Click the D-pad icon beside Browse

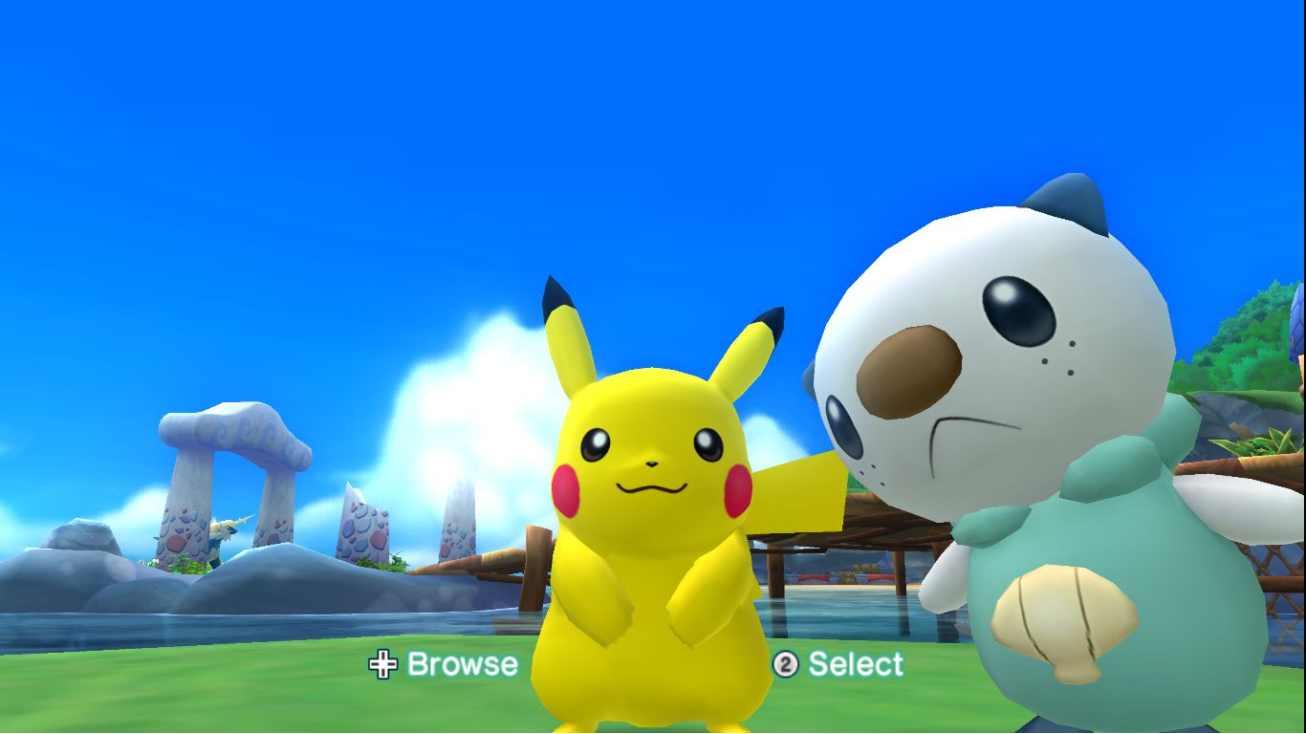click(384, 663)
